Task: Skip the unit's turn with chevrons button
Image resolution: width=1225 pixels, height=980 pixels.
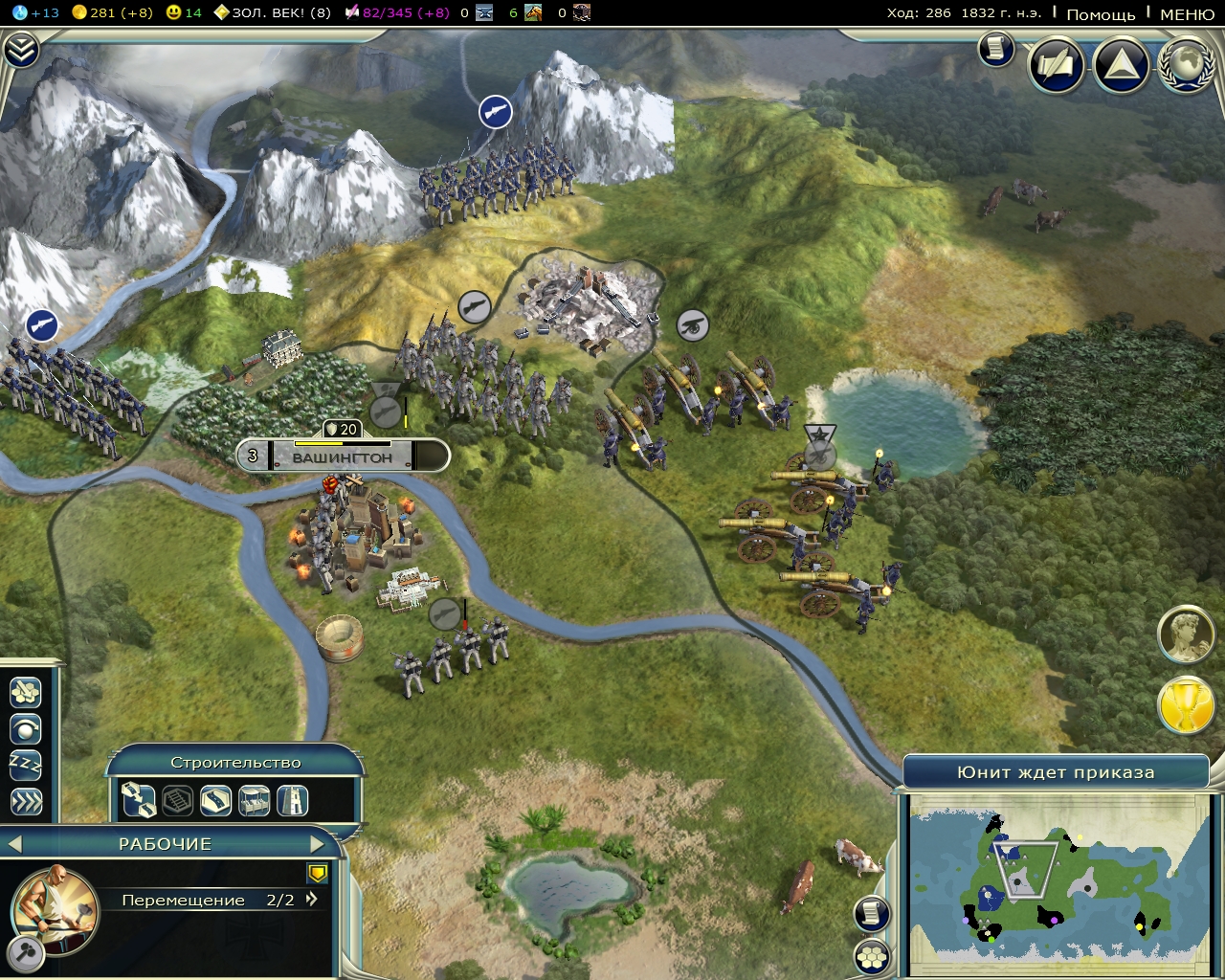Action: pos(26,801)
